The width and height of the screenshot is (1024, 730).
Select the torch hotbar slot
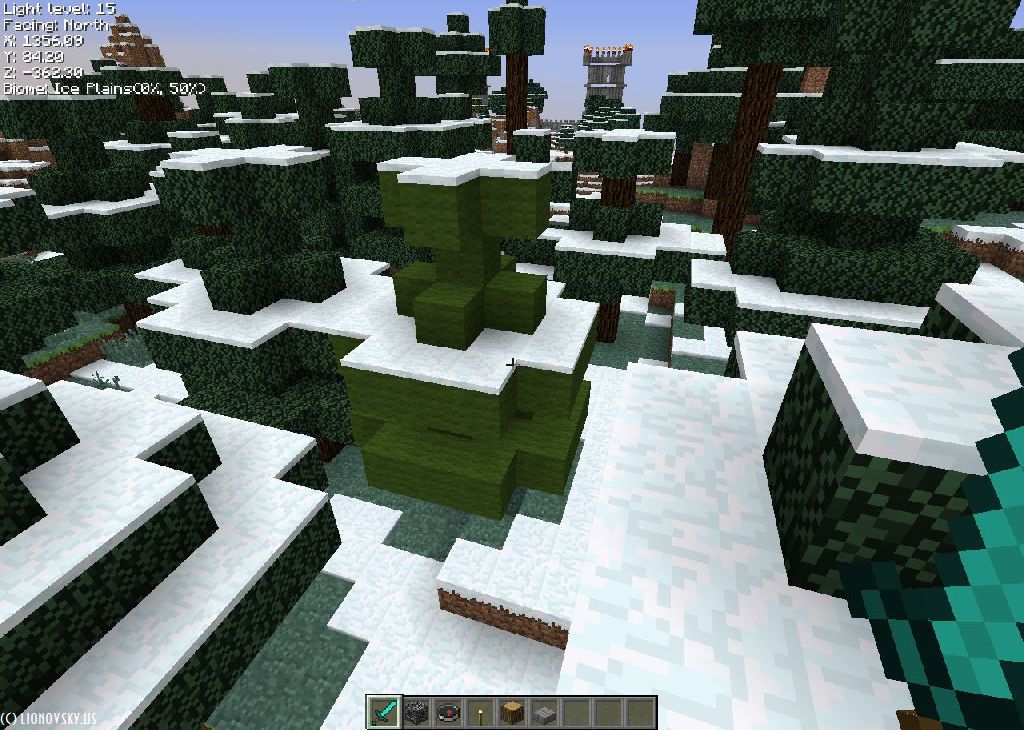(479, 713)
